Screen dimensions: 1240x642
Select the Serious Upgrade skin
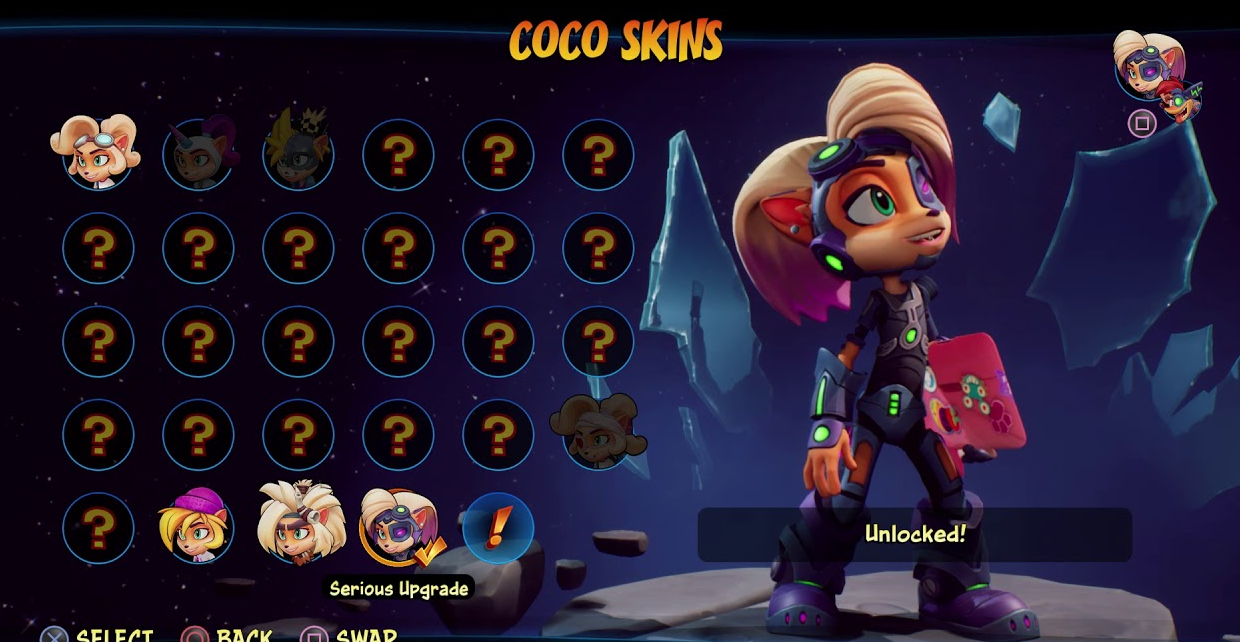coord(399,526)
